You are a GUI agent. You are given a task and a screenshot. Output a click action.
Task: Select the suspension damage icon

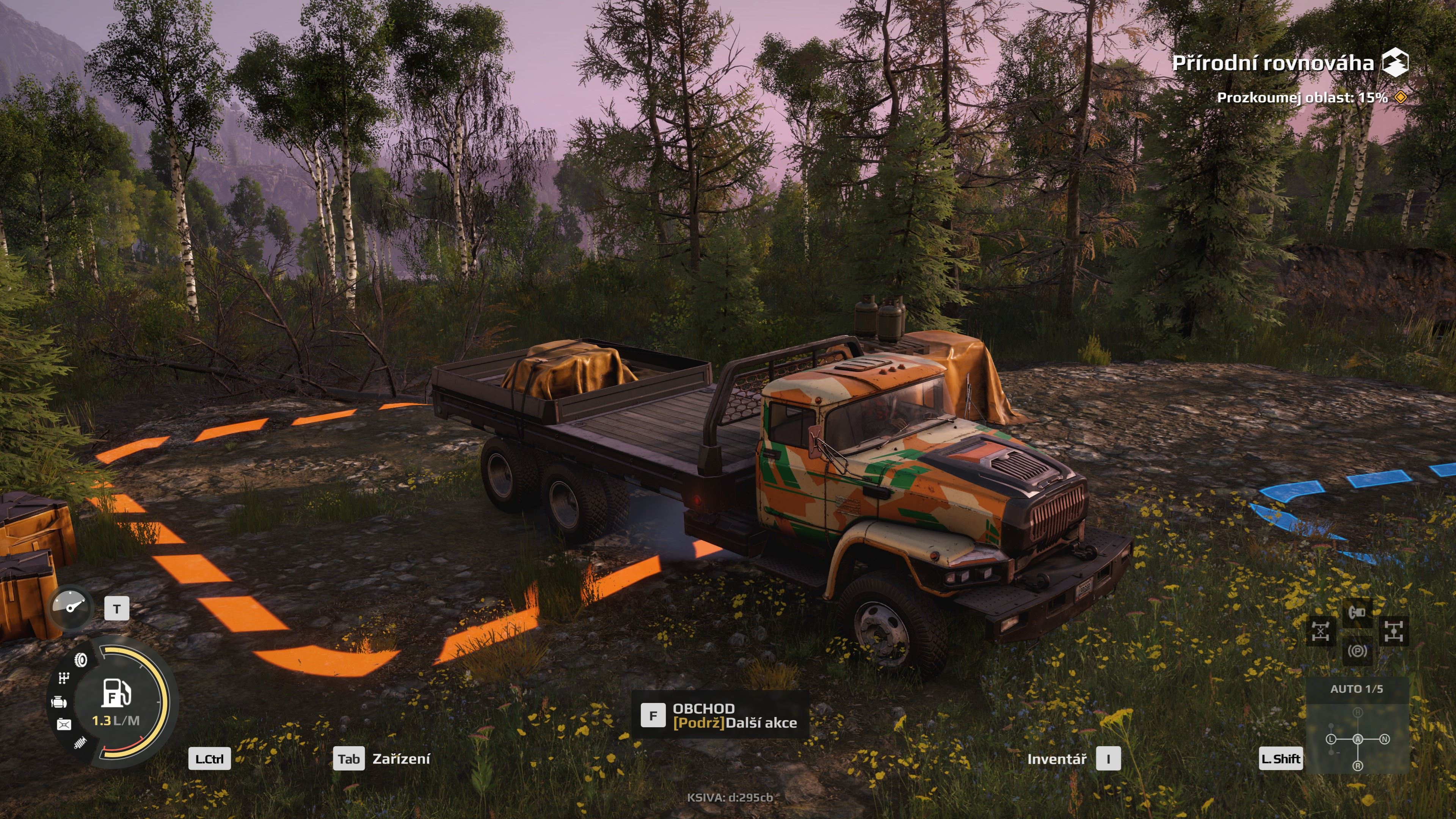click(80, 743)
